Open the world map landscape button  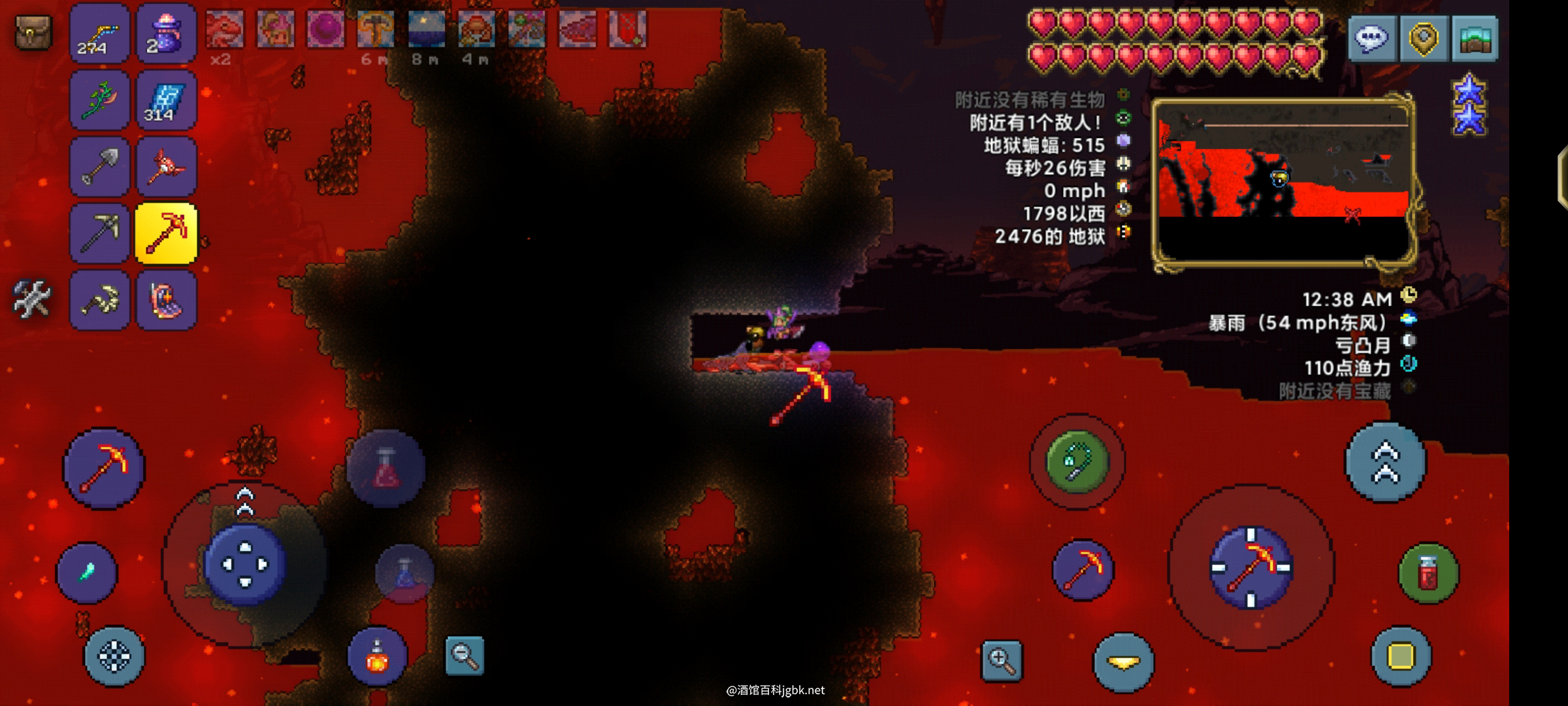[x=1475, y=38]
